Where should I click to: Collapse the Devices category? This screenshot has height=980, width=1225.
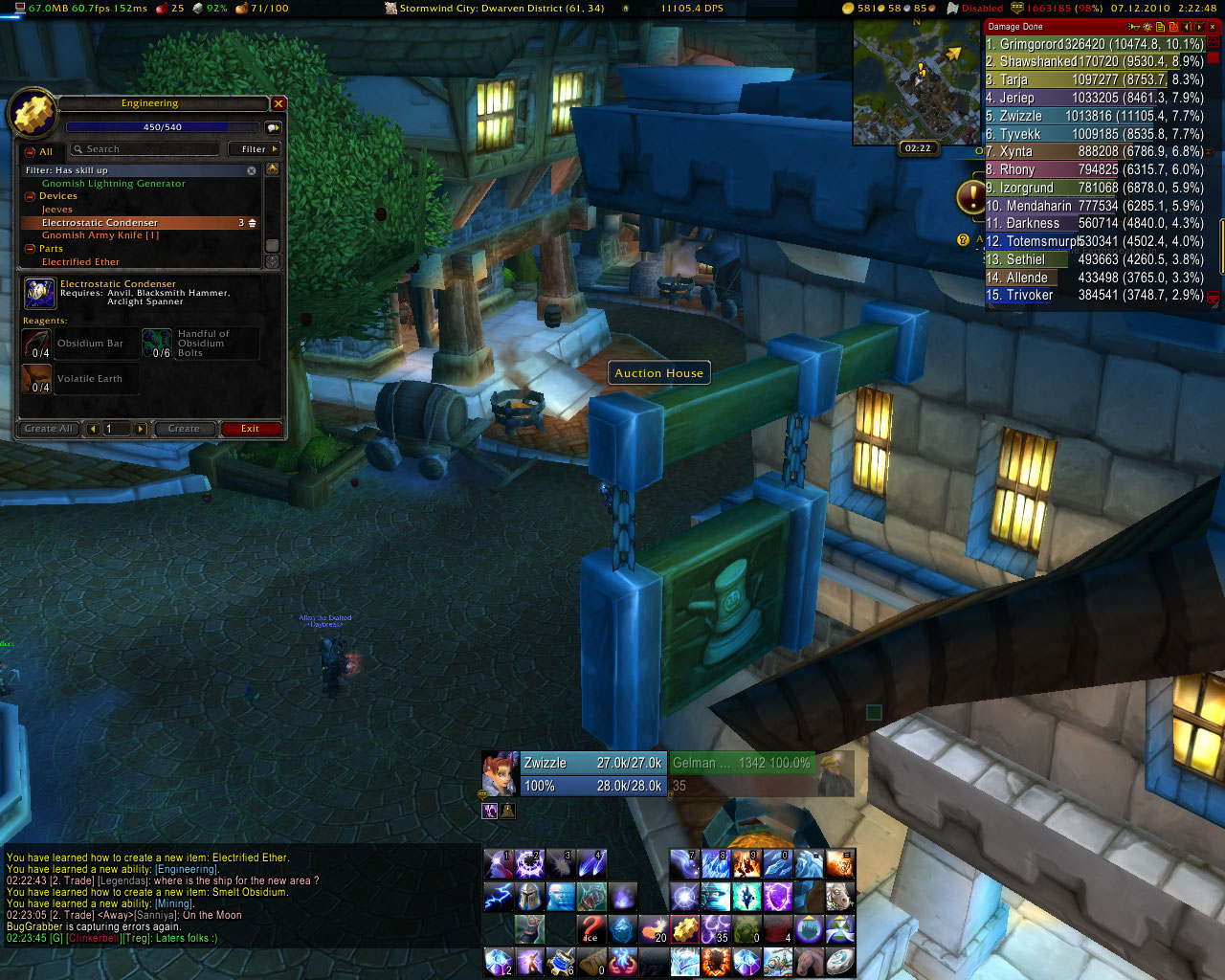coord(30,196)
